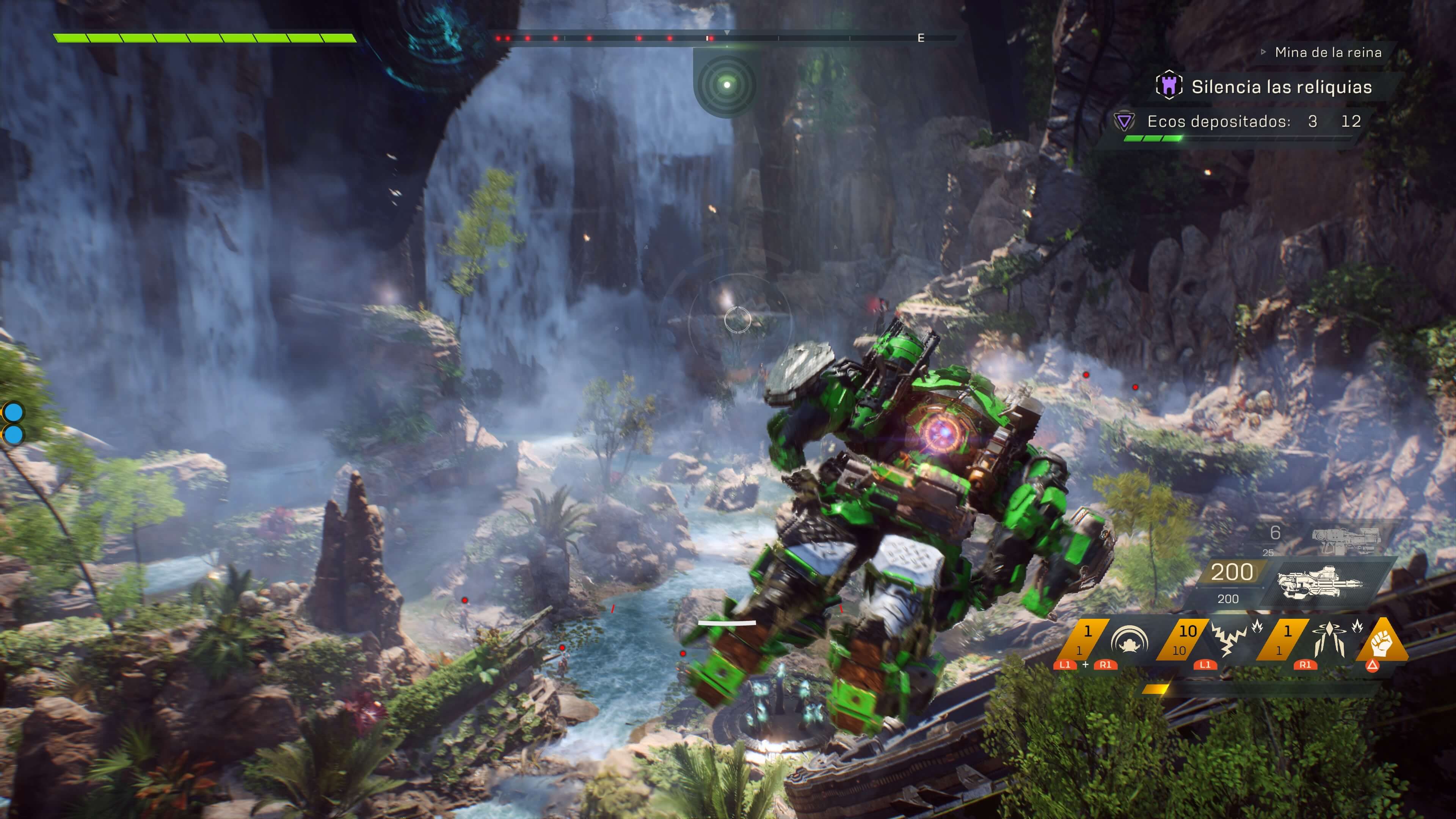Click the green radar pulse indicator

[x=727, y=85]
